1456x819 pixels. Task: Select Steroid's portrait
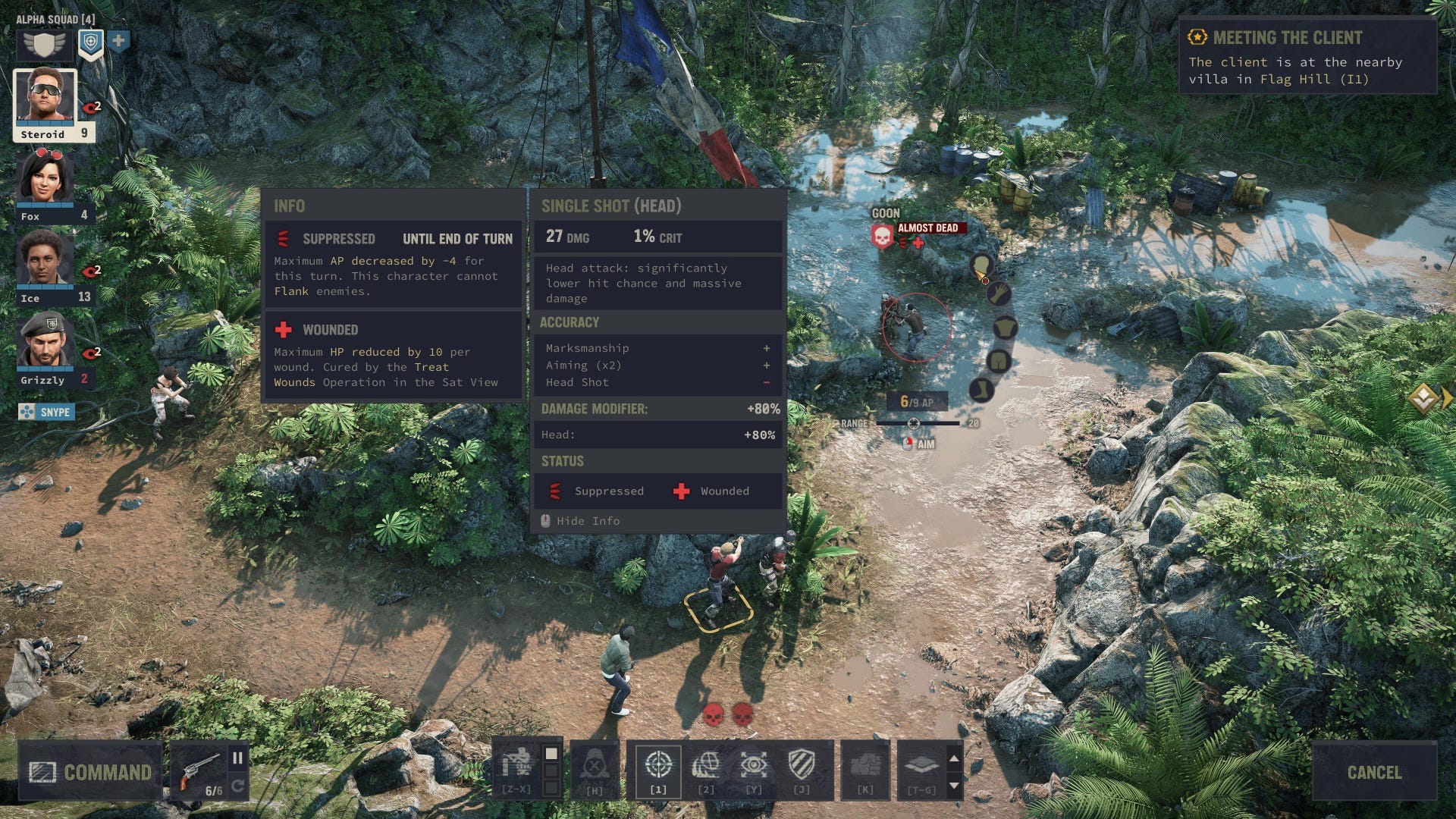coord(45,97)
